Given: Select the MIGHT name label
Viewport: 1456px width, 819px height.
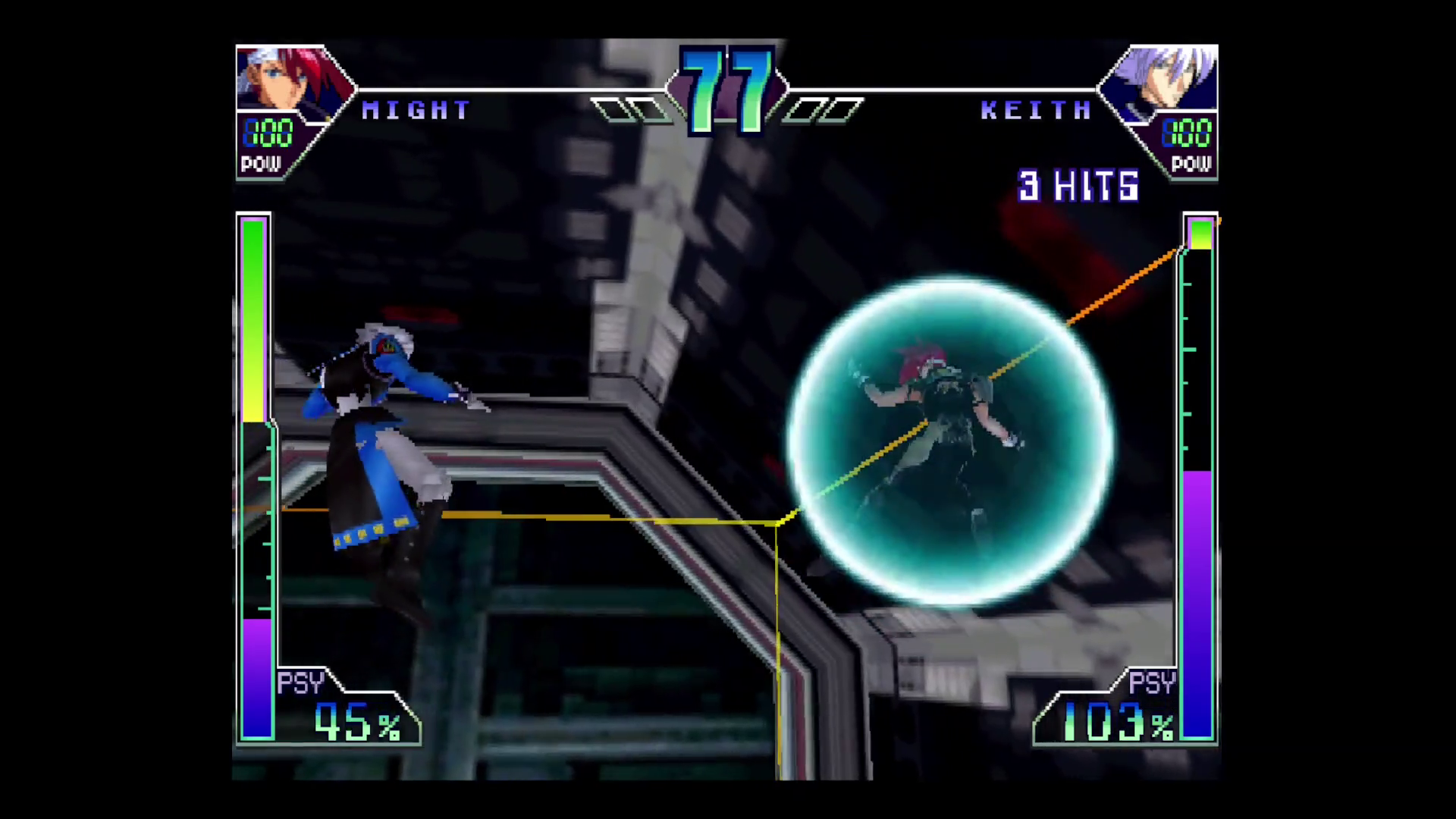Looking at the screenshot, I should click(417, 110).
